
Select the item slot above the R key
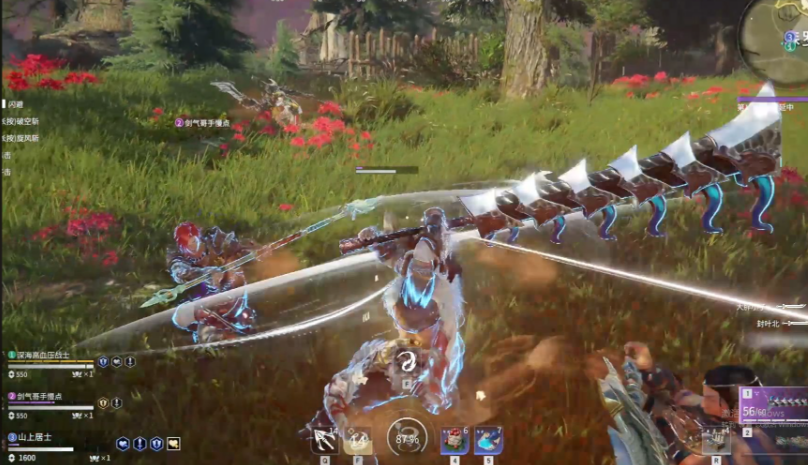coord(714,440)
